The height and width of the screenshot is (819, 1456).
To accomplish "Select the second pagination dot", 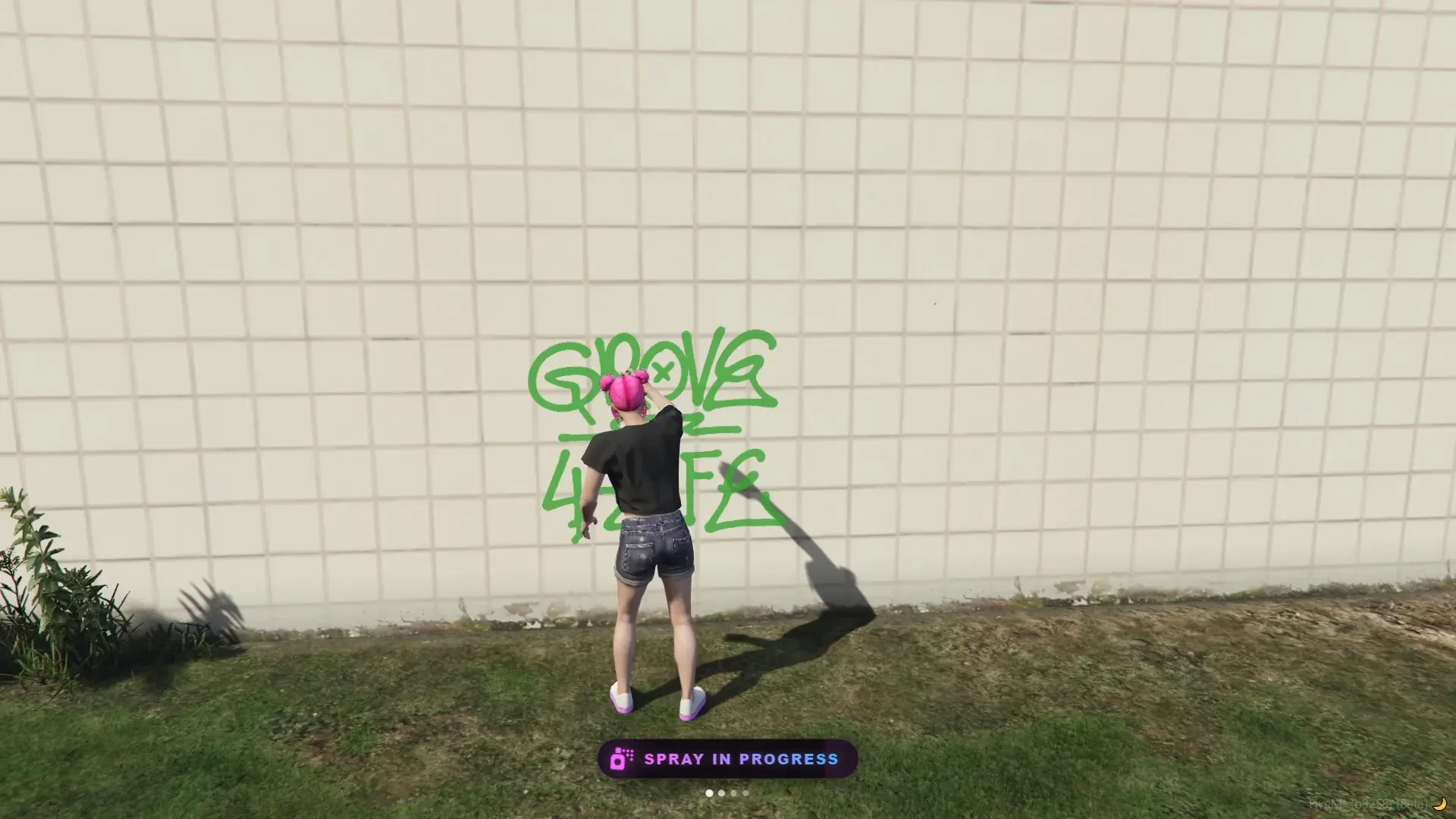I will (721, 794).
